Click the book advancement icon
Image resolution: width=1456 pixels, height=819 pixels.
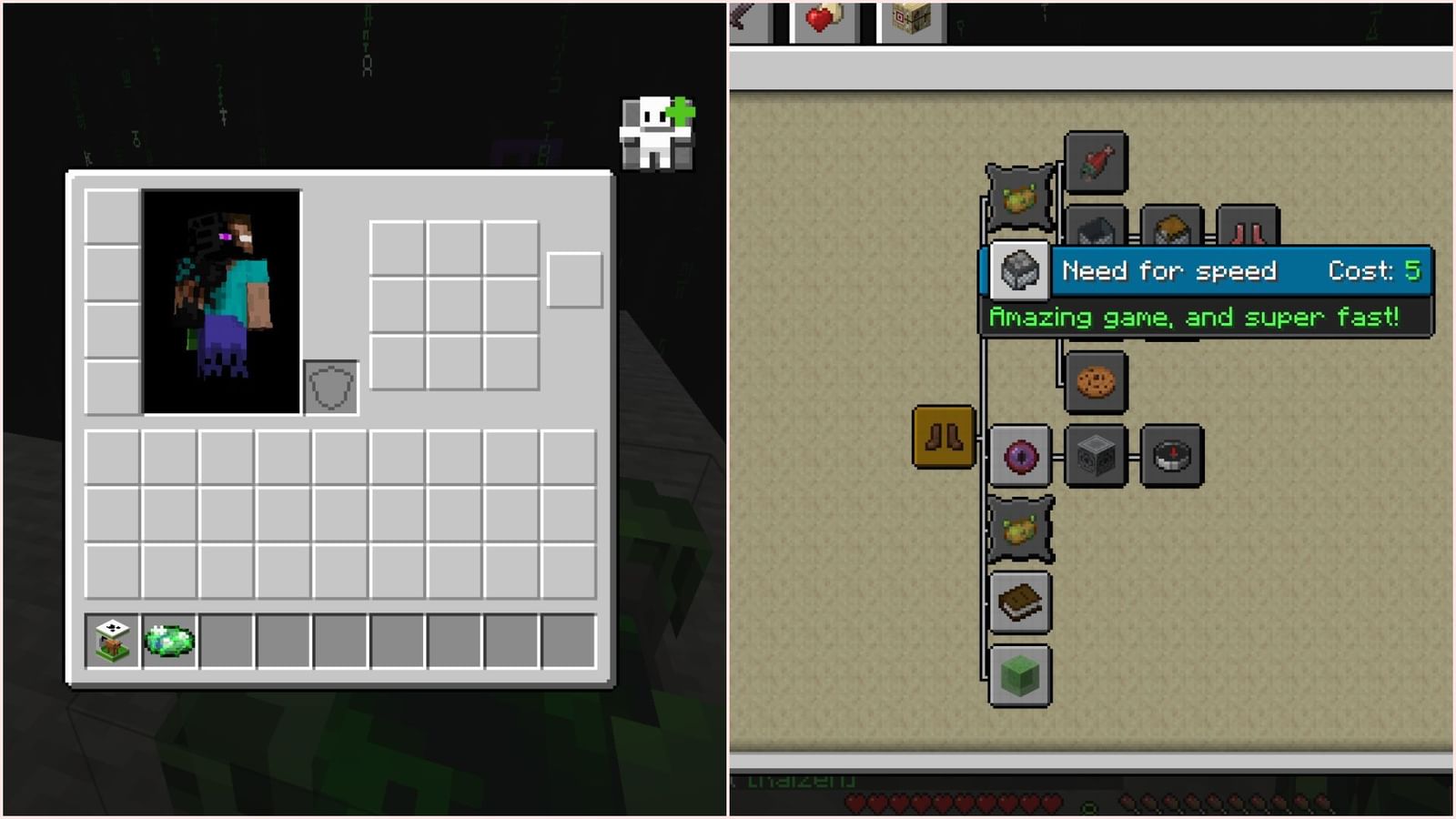coord(1020,602)
